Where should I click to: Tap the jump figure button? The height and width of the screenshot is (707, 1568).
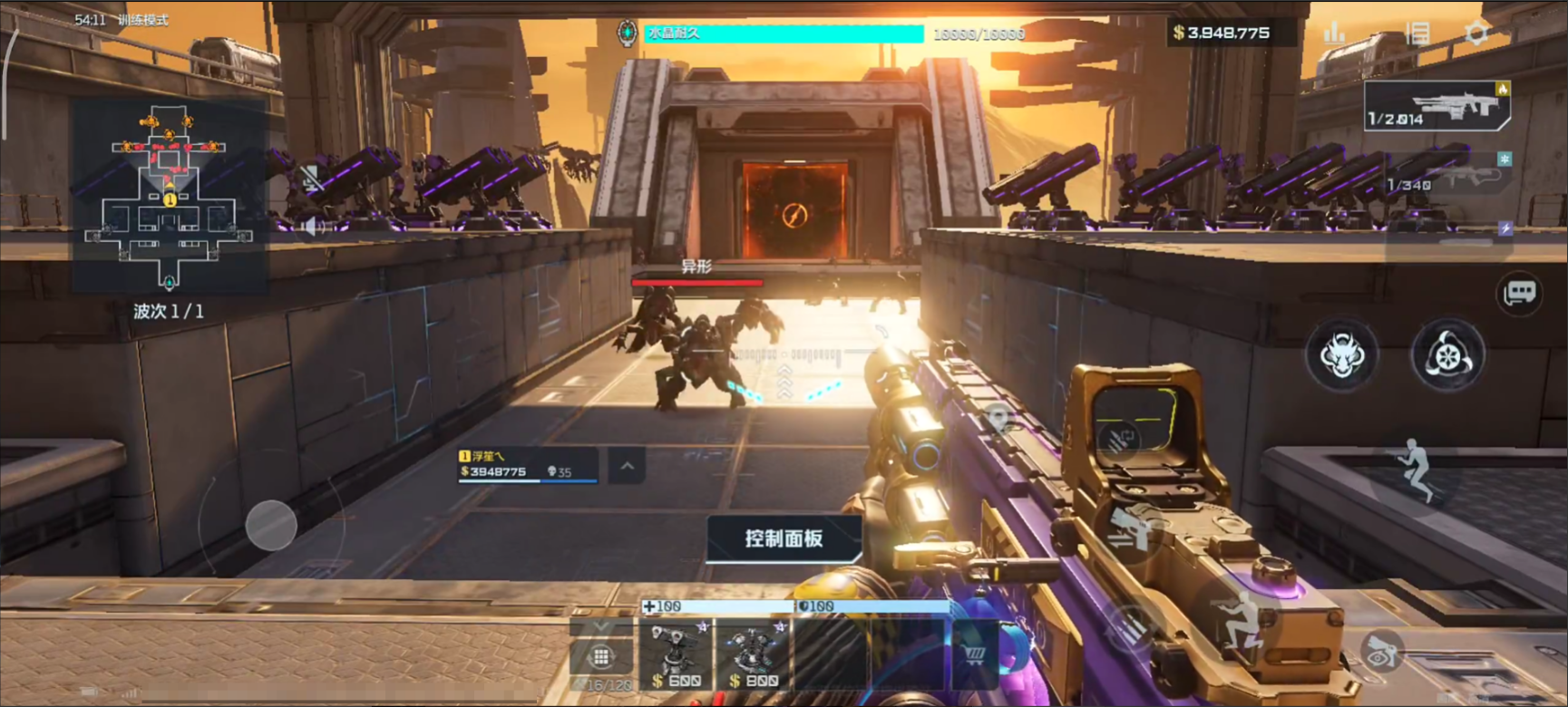click(1415, 468)
